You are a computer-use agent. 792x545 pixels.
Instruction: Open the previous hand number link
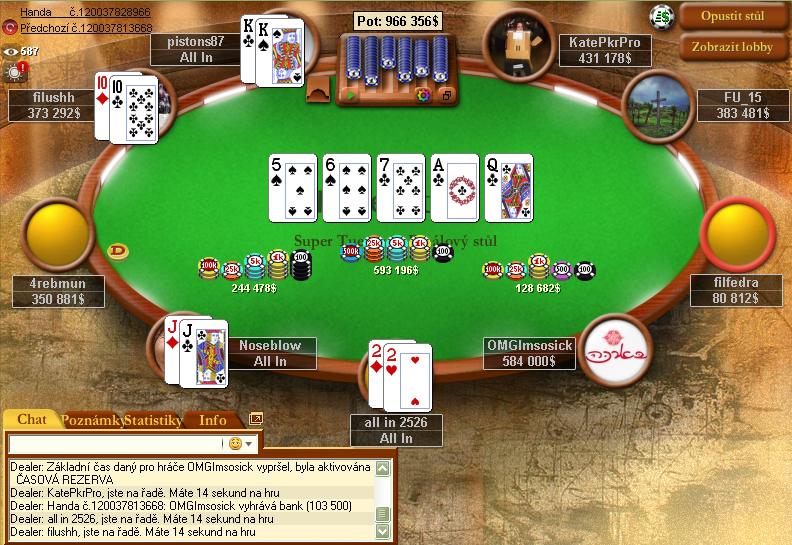click(x=86, y=28)
